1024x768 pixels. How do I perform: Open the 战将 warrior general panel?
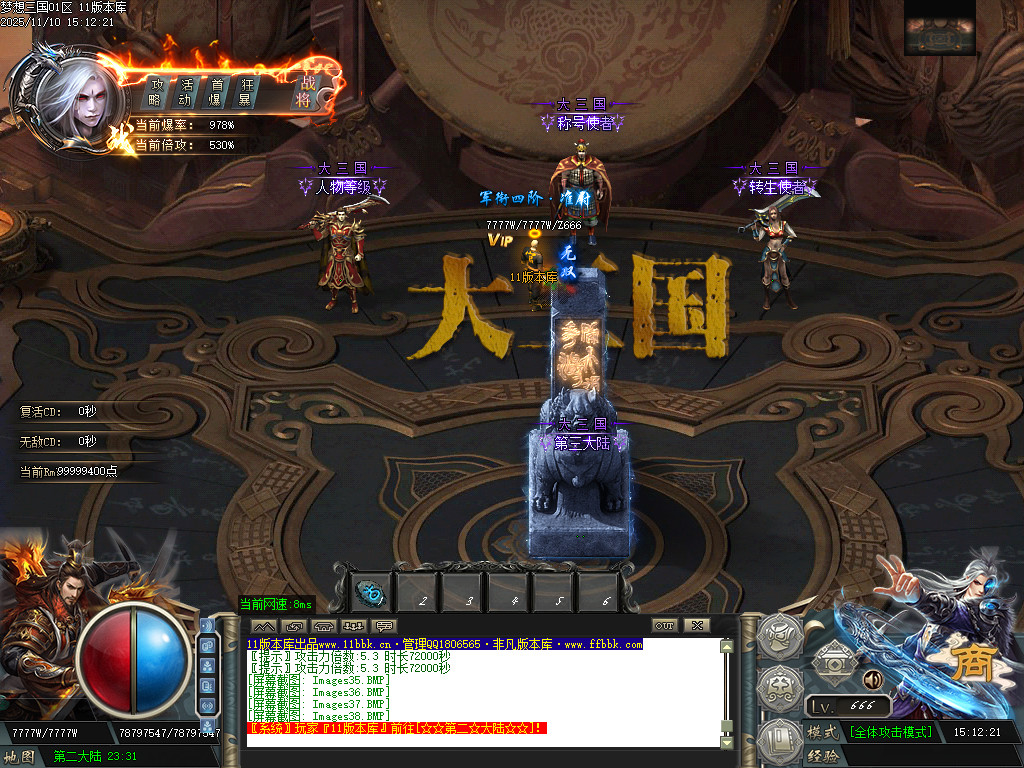pyautogui.click(x=304, y=91)
